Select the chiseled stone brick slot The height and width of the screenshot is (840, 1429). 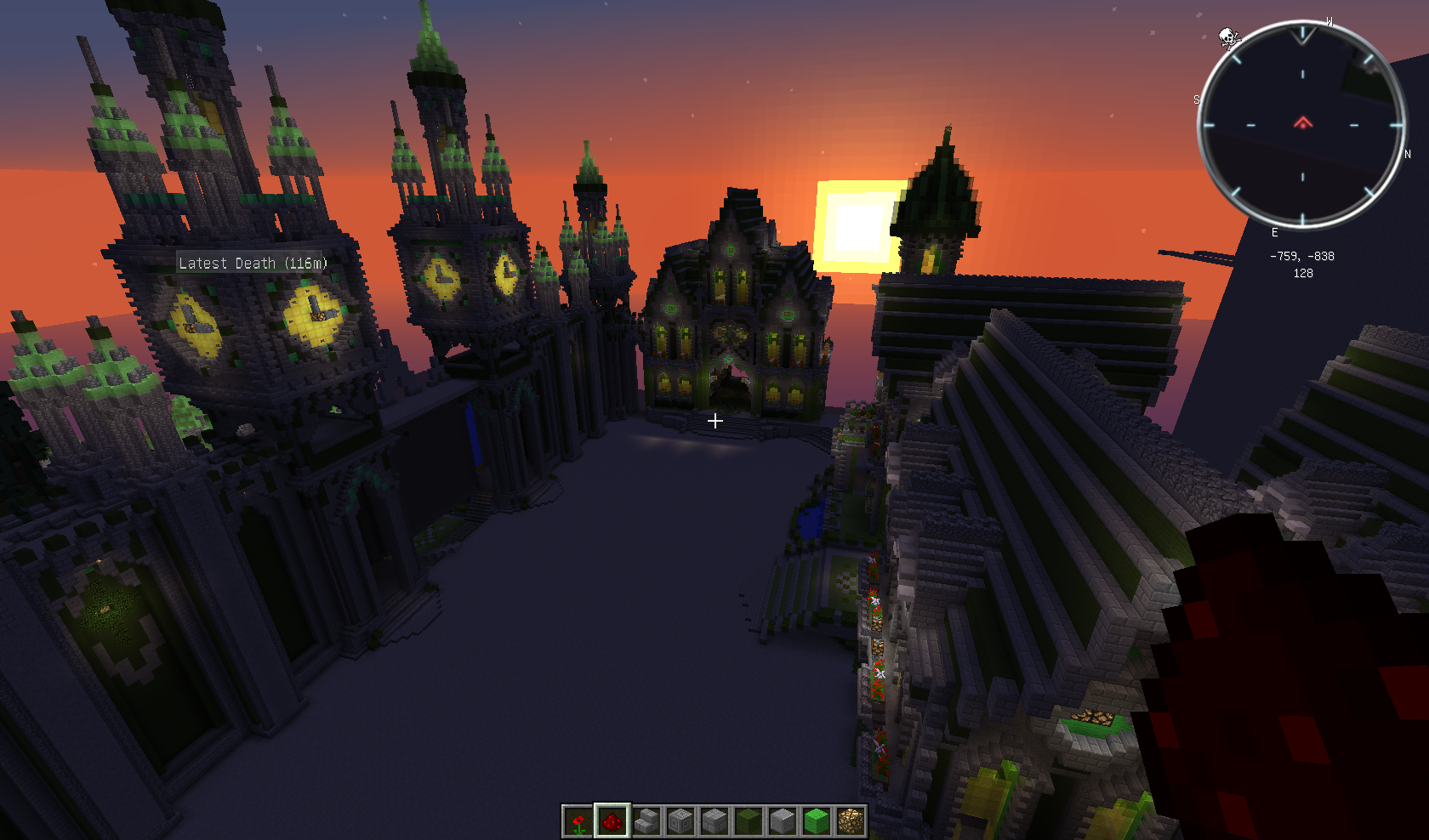pyautogui.click(x=680, y=821)
